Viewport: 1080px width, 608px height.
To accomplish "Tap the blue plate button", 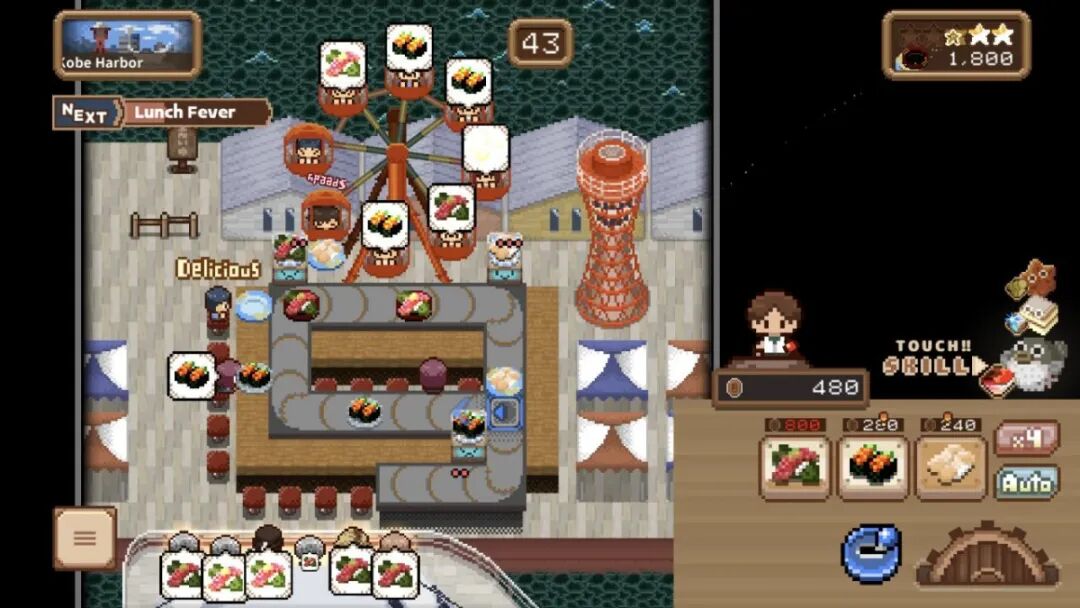I will (871, 553).
